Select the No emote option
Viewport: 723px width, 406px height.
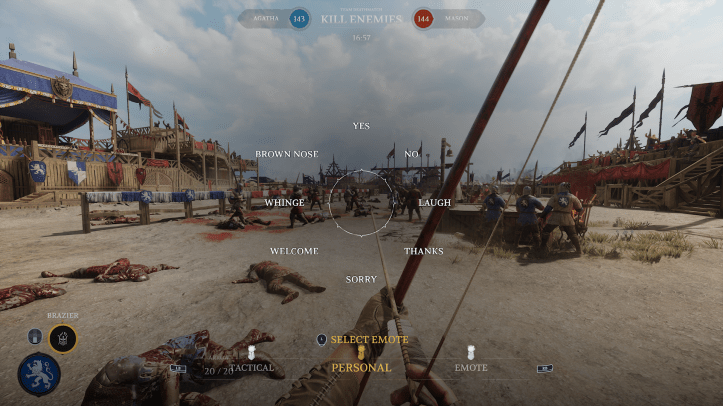click(411, 154)
